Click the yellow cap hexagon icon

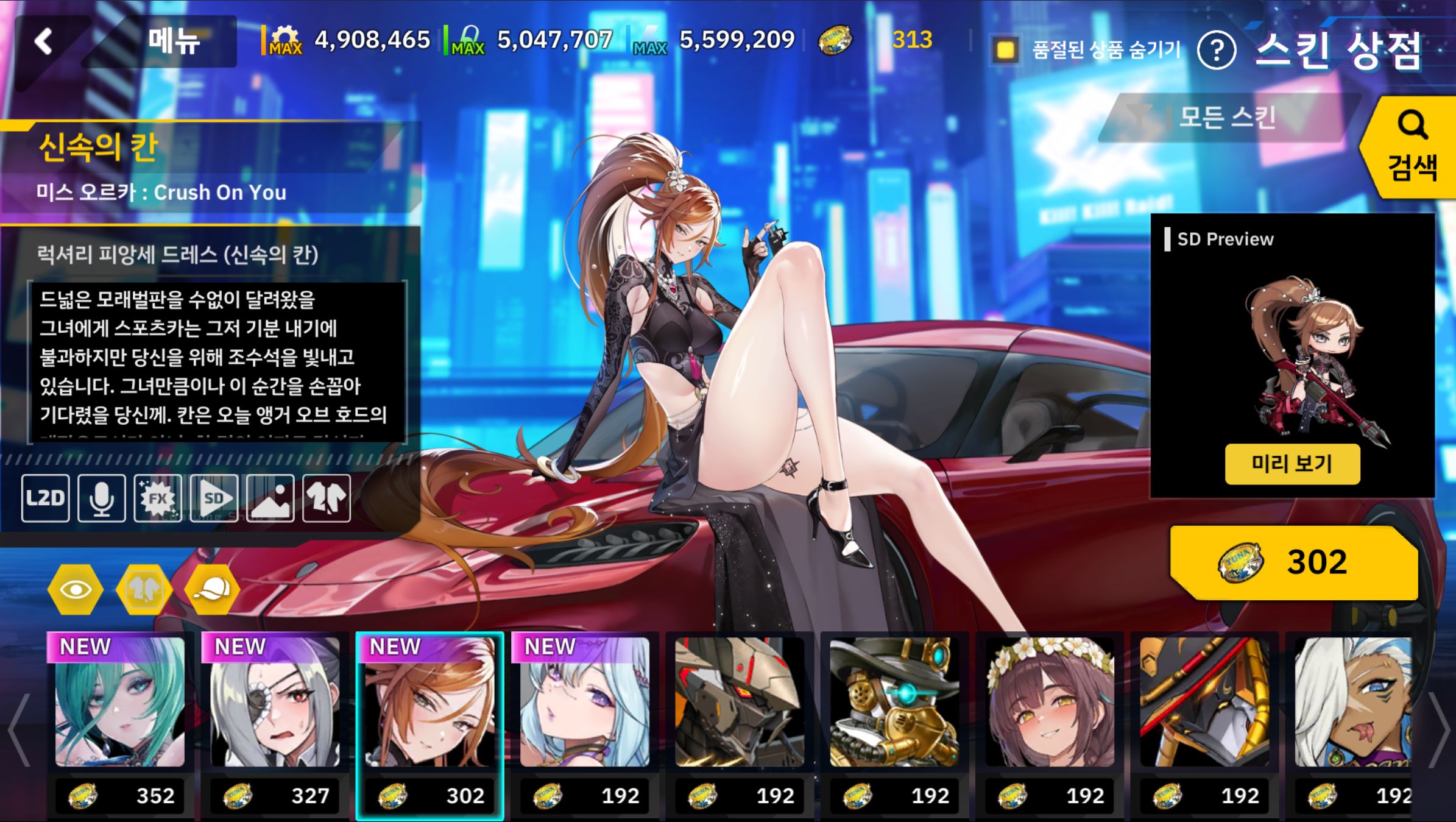pos(212,589)
